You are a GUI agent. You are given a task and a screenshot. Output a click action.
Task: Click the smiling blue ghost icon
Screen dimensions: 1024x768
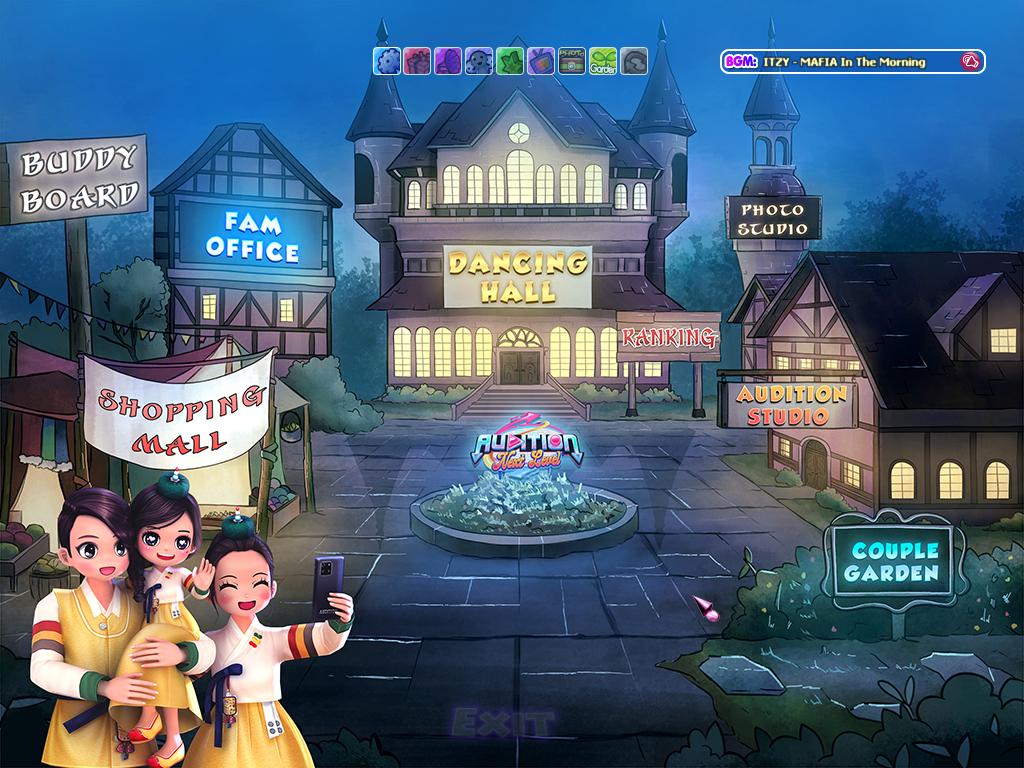point(479,61)
